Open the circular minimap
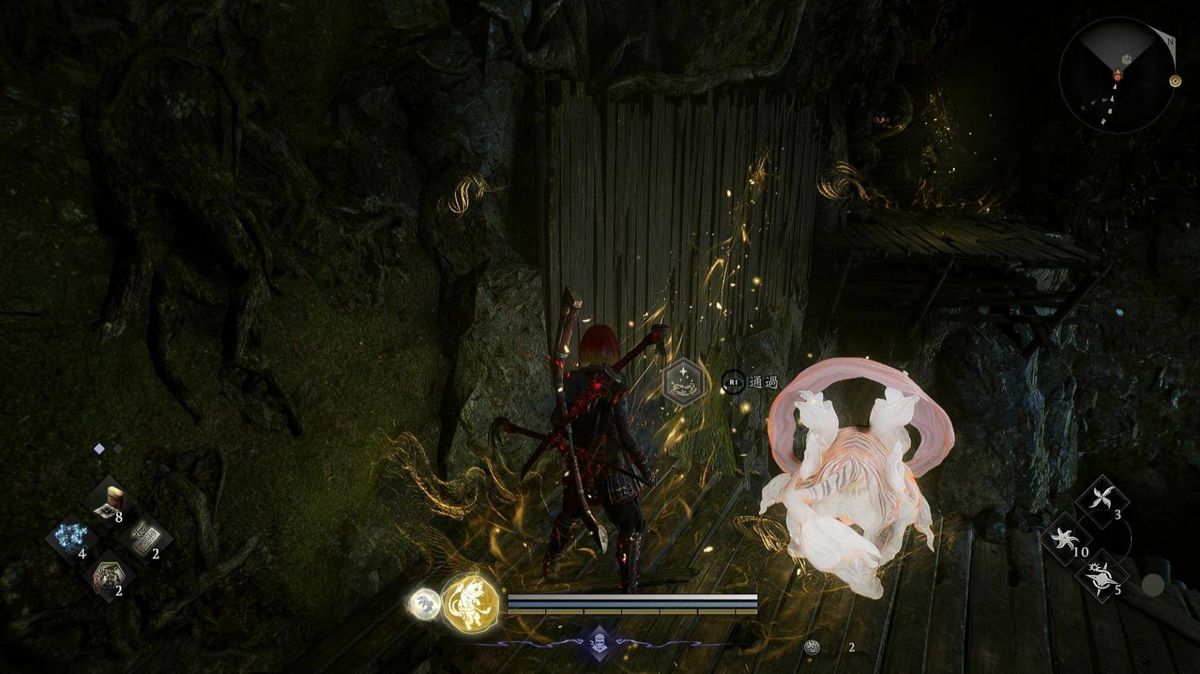 (1117, 62)
